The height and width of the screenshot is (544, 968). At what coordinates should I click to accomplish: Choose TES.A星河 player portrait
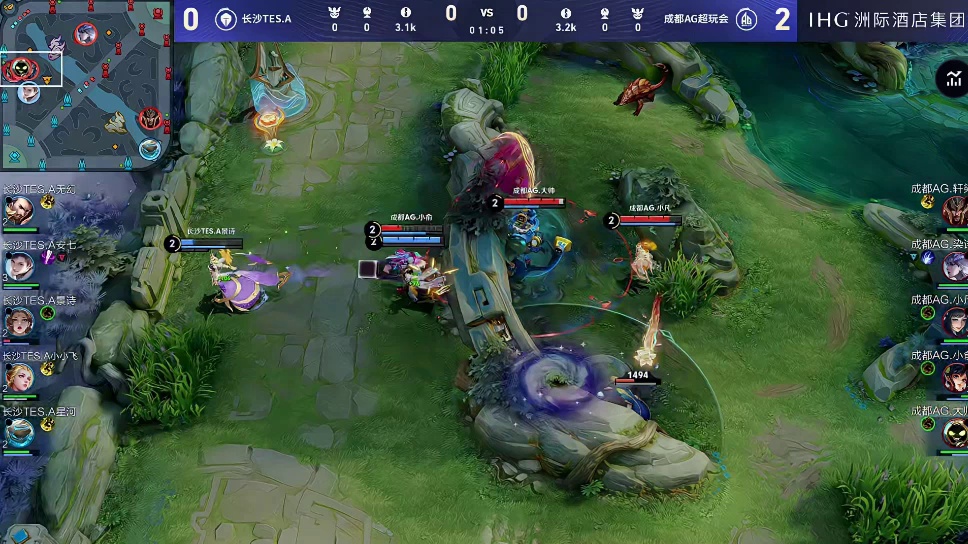click(x=19, y=432)
